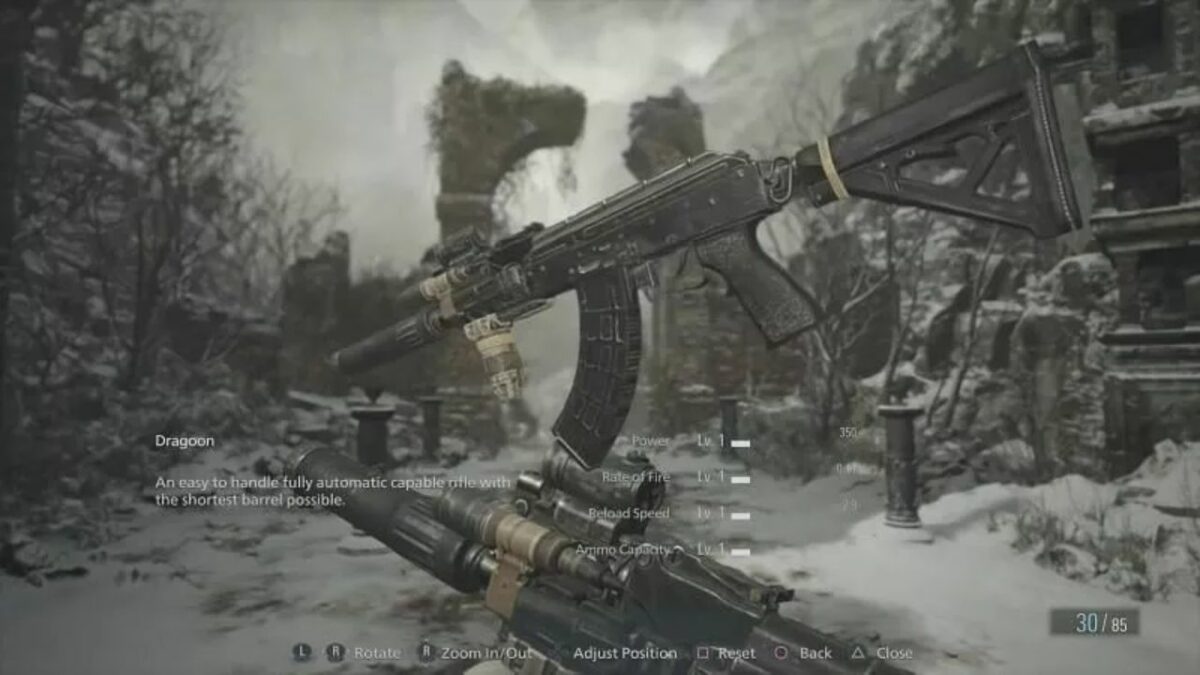The width and height of the screenshot is (1200, 675).
Task: Close the Dragoon examine screen
Action: tap(893, 653)
